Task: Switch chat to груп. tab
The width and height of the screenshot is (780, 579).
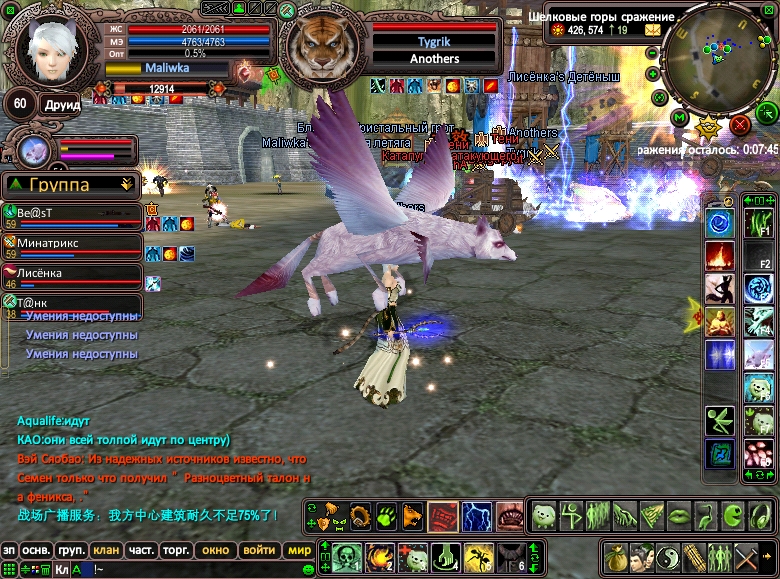Action: [x=71, y=550]
